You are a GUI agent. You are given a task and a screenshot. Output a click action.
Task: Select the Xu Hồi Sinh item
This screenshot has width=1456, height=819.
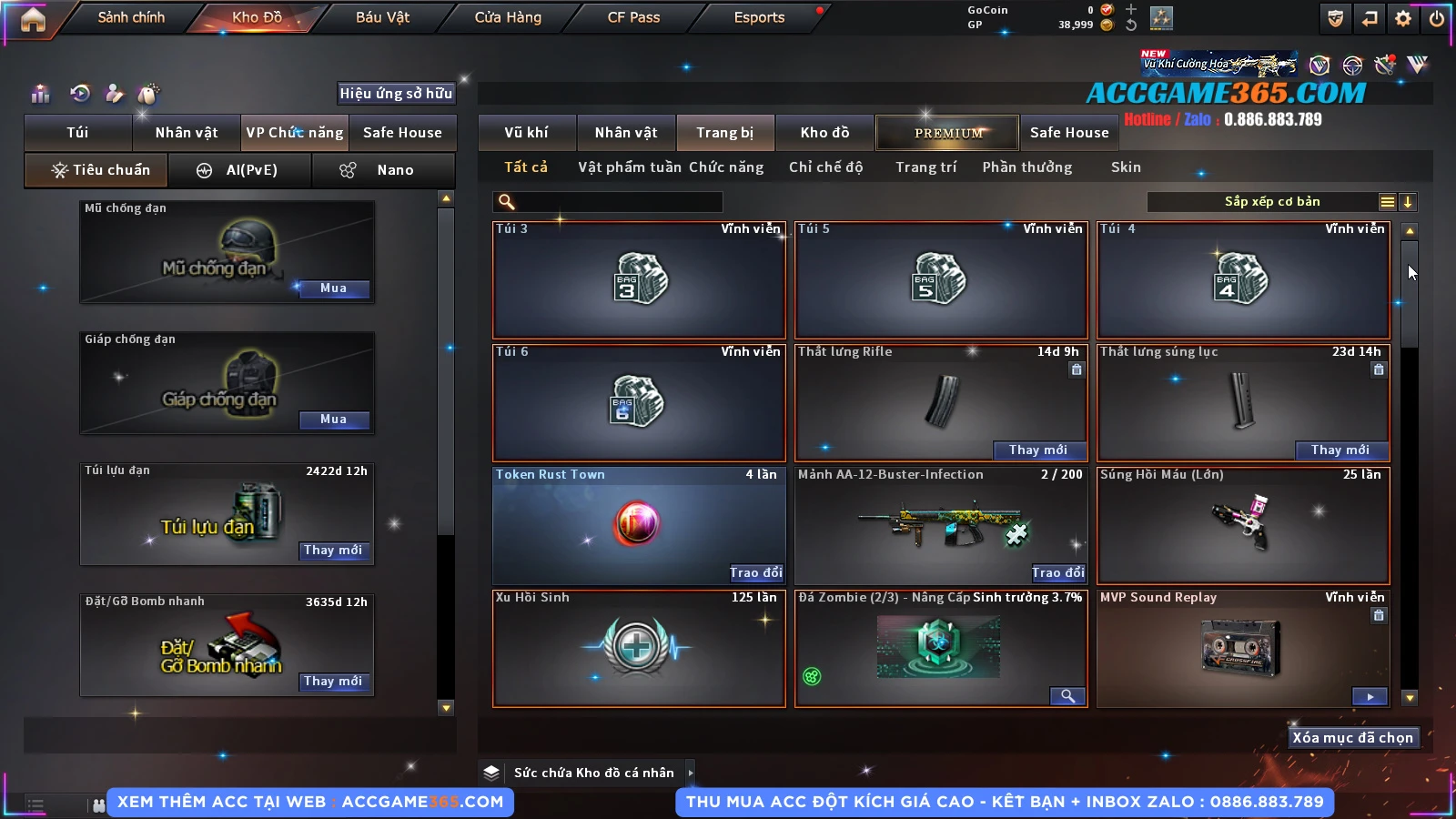click(x=638, y=648)
